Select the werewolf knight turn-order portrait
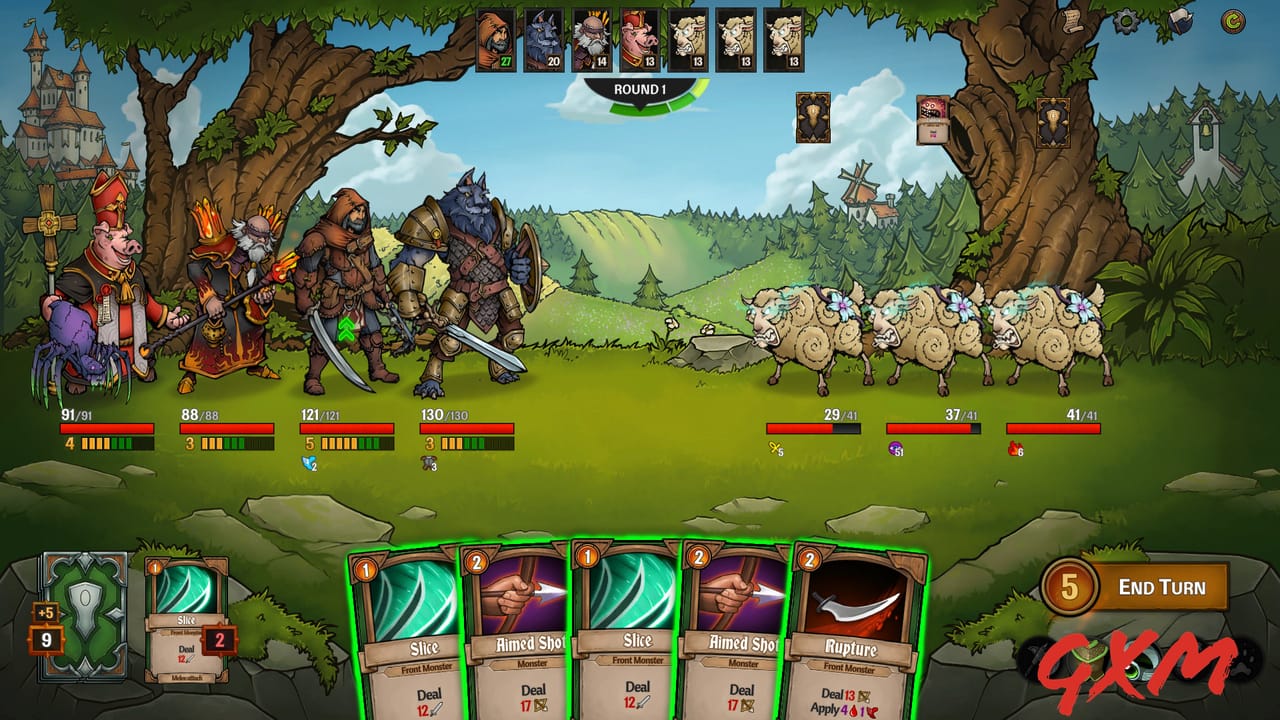This screenshot has height=720, width=1280. [x=542, y=40]
